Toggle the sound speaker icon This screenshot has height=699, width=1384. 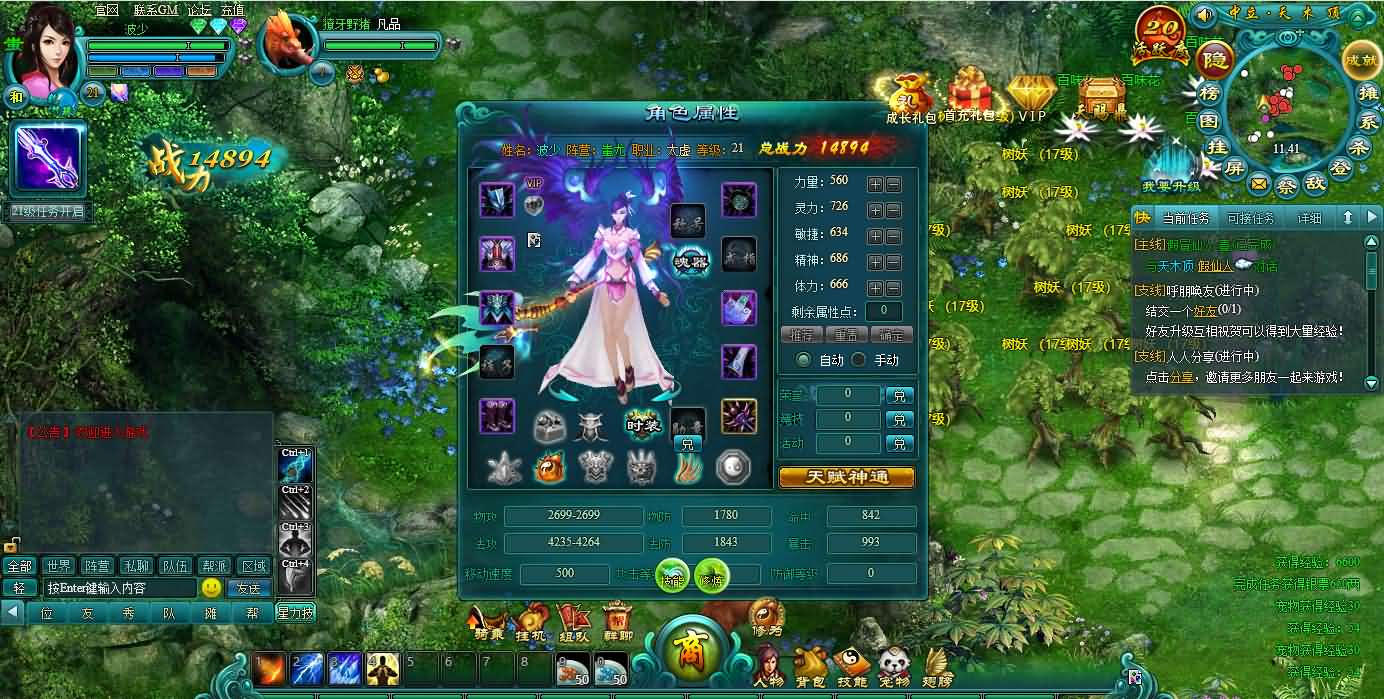point(1205,15)
